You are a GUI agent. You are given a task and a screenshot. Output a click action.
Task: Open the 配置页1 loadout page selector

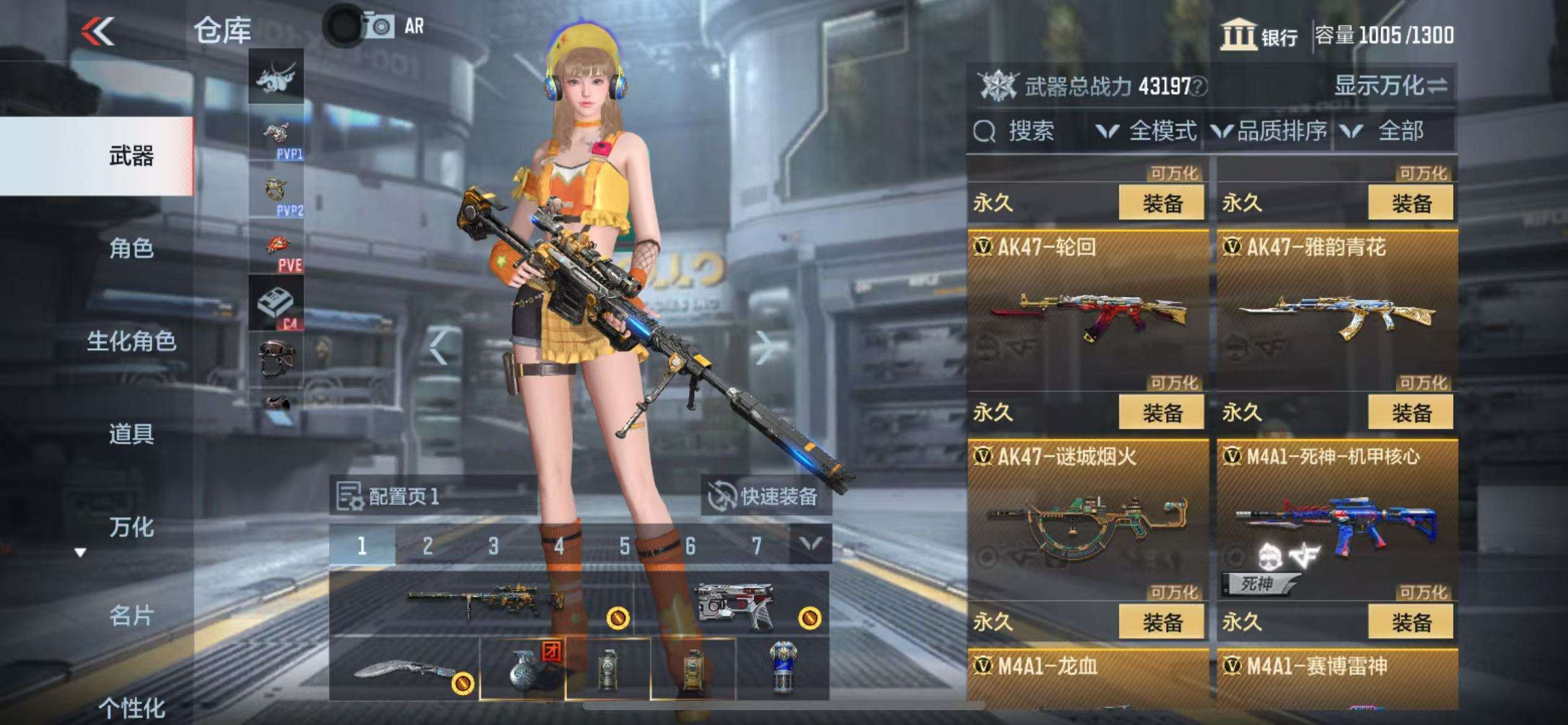pos(389,496)
